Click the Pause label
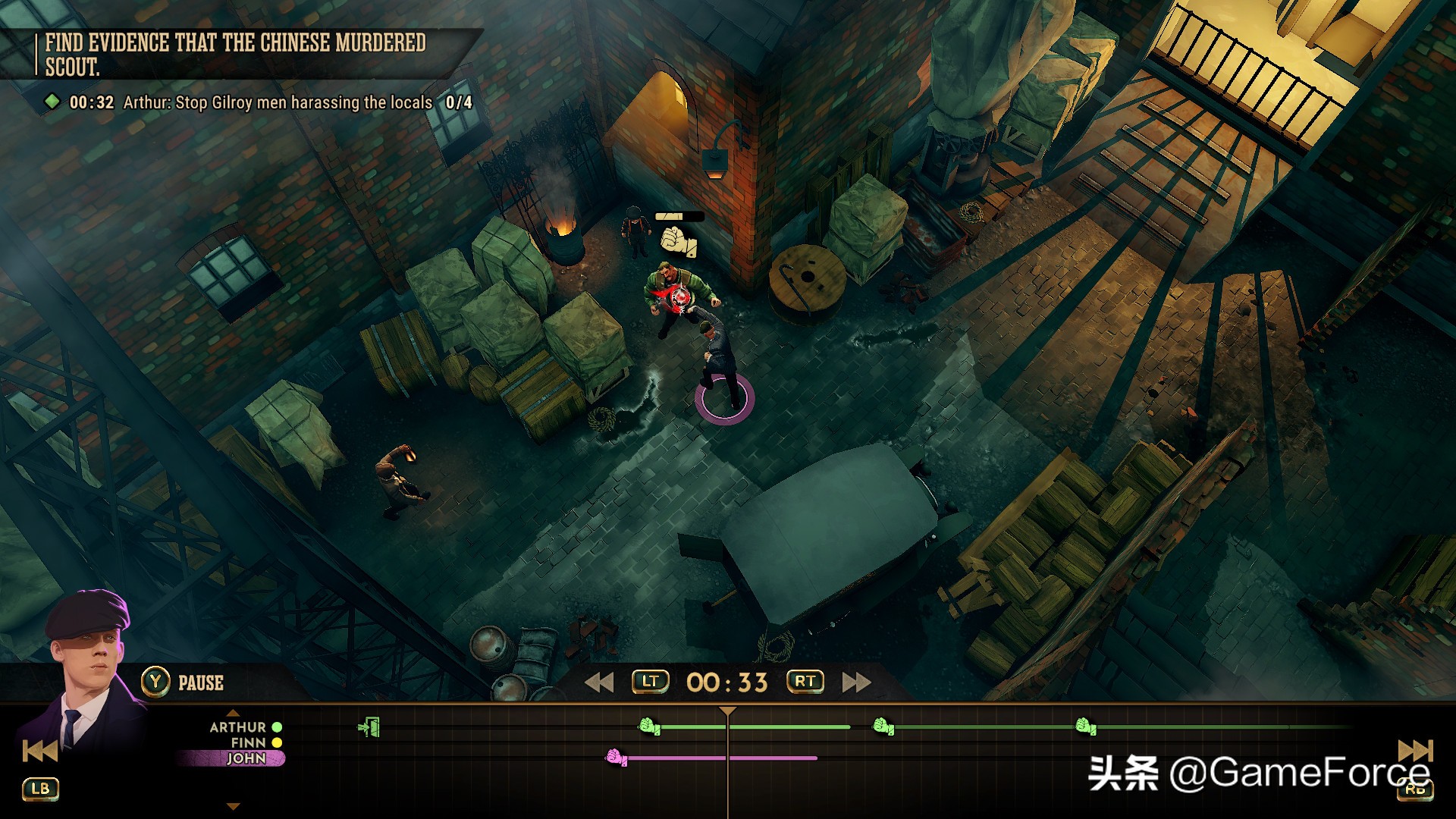Screen dimensions: 1456x819 (x=200, y=683)
